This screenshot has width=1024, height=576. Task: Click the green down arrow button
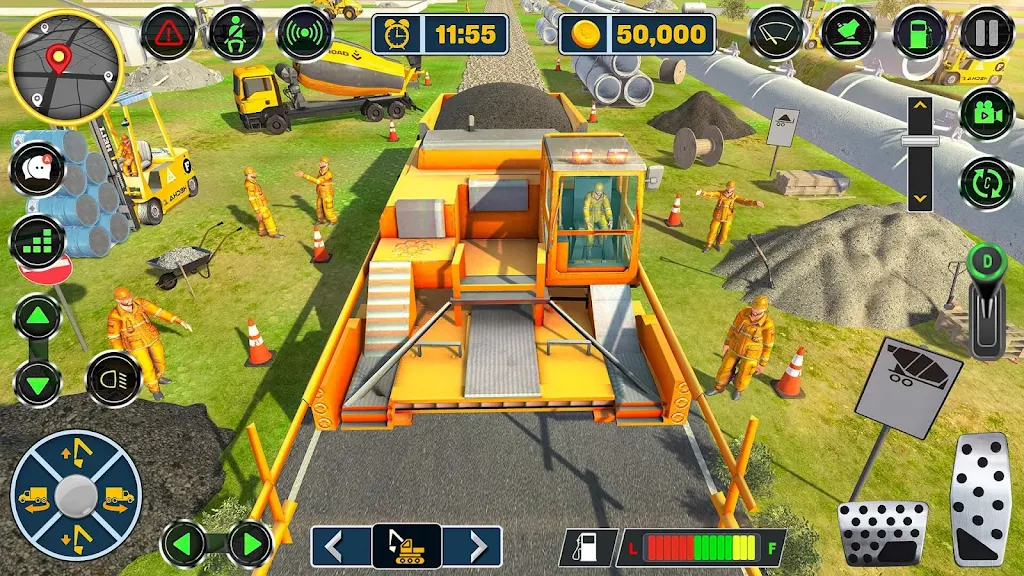click(38, 382)
